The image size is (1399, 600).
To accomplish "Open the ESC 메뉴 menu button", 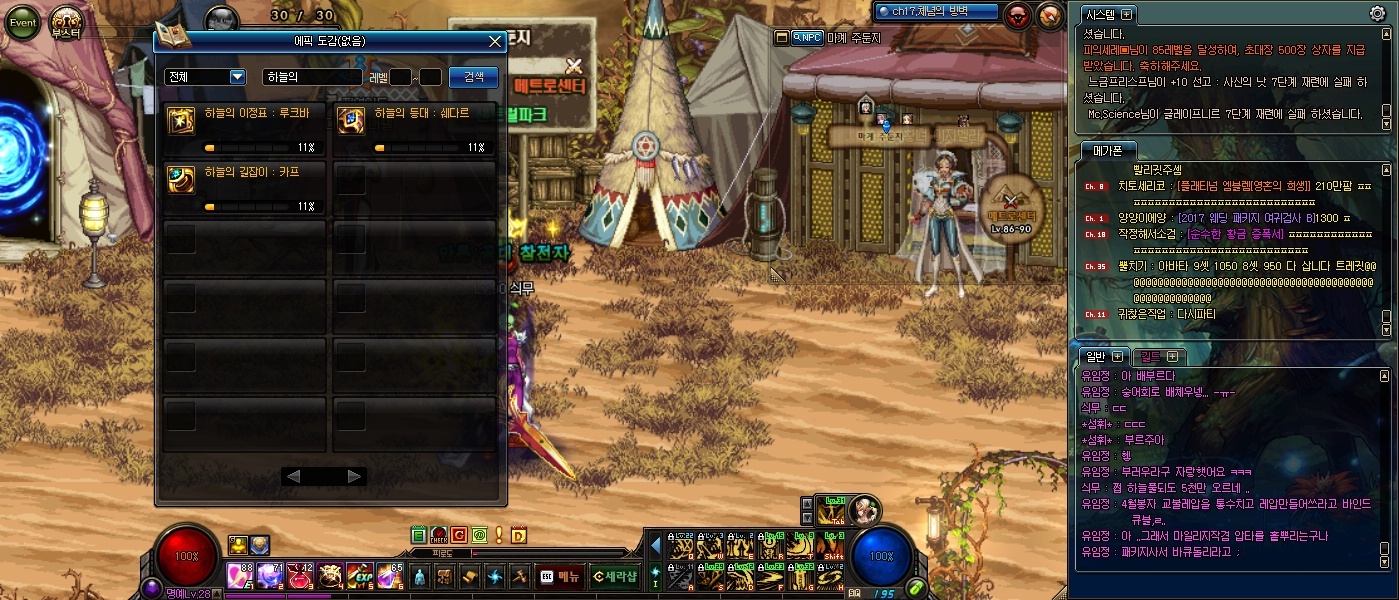I will tap(559, 576).
